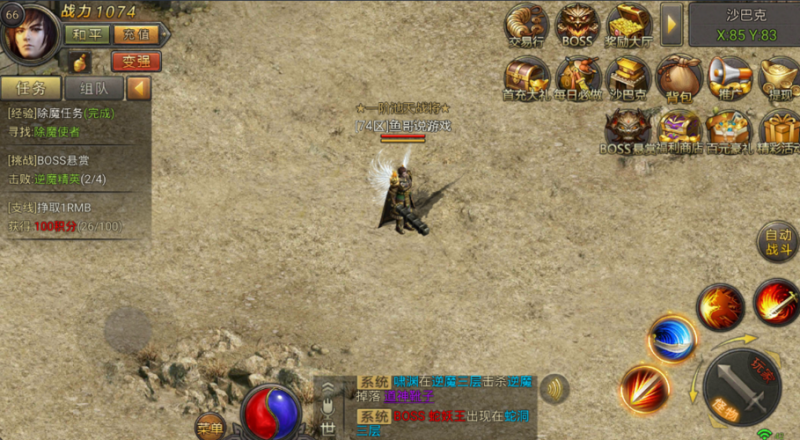Image resolution: width=800 pixels, height=440 pixels.
Task: Open the 奖励大厅 reward hall
Action: [x=629, y=24]
